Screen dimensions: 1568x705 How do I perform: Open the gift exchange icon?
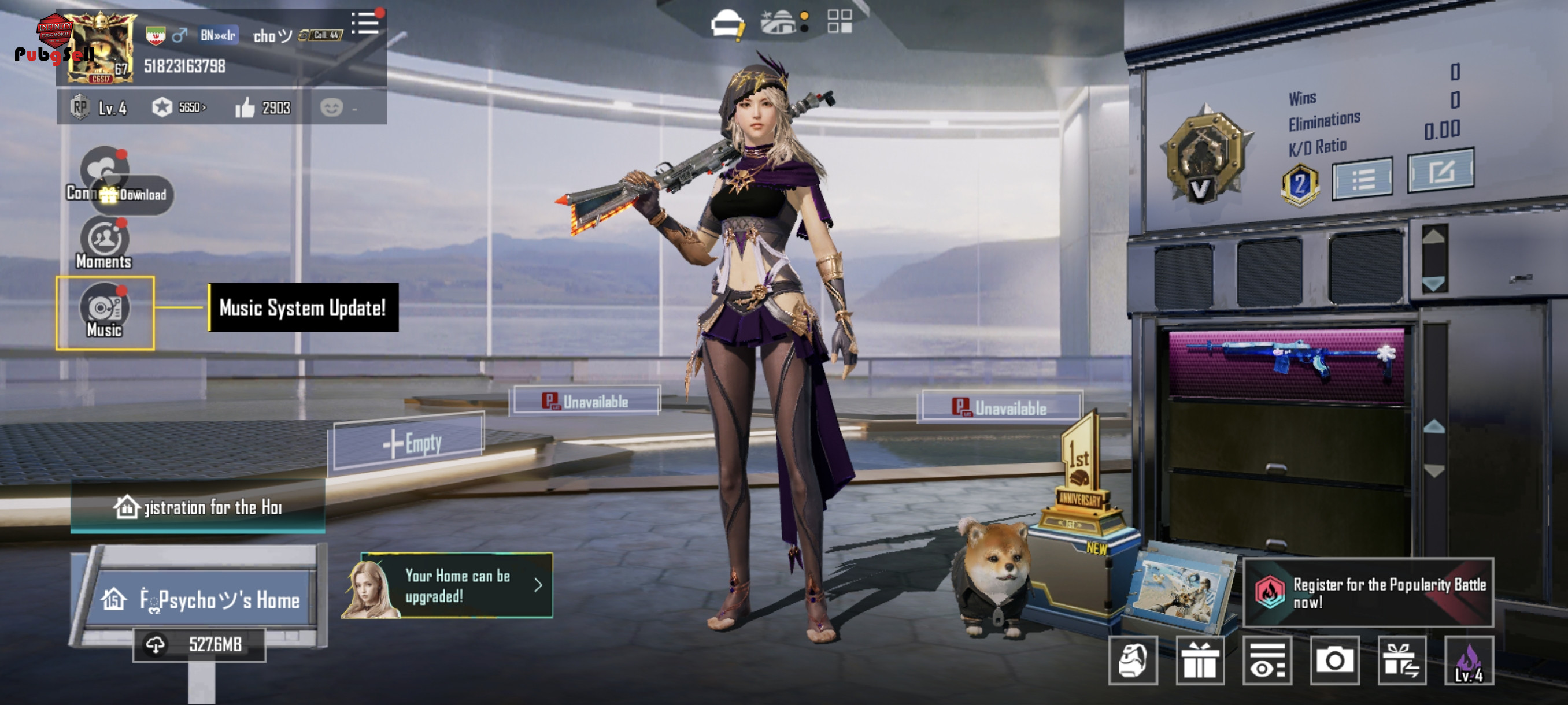(x=1401, y=661)
